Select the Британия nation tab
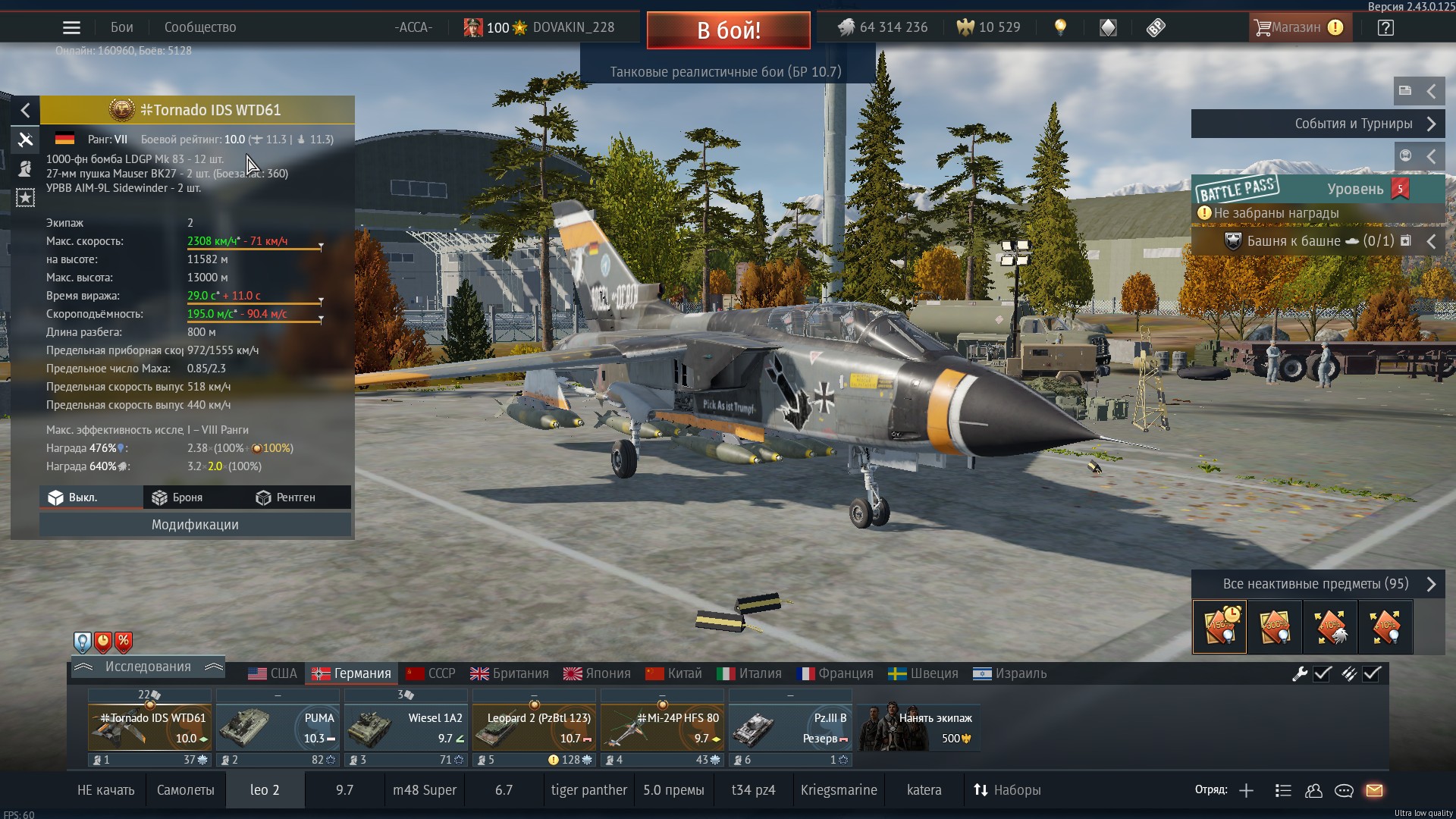 click(510, 673)
